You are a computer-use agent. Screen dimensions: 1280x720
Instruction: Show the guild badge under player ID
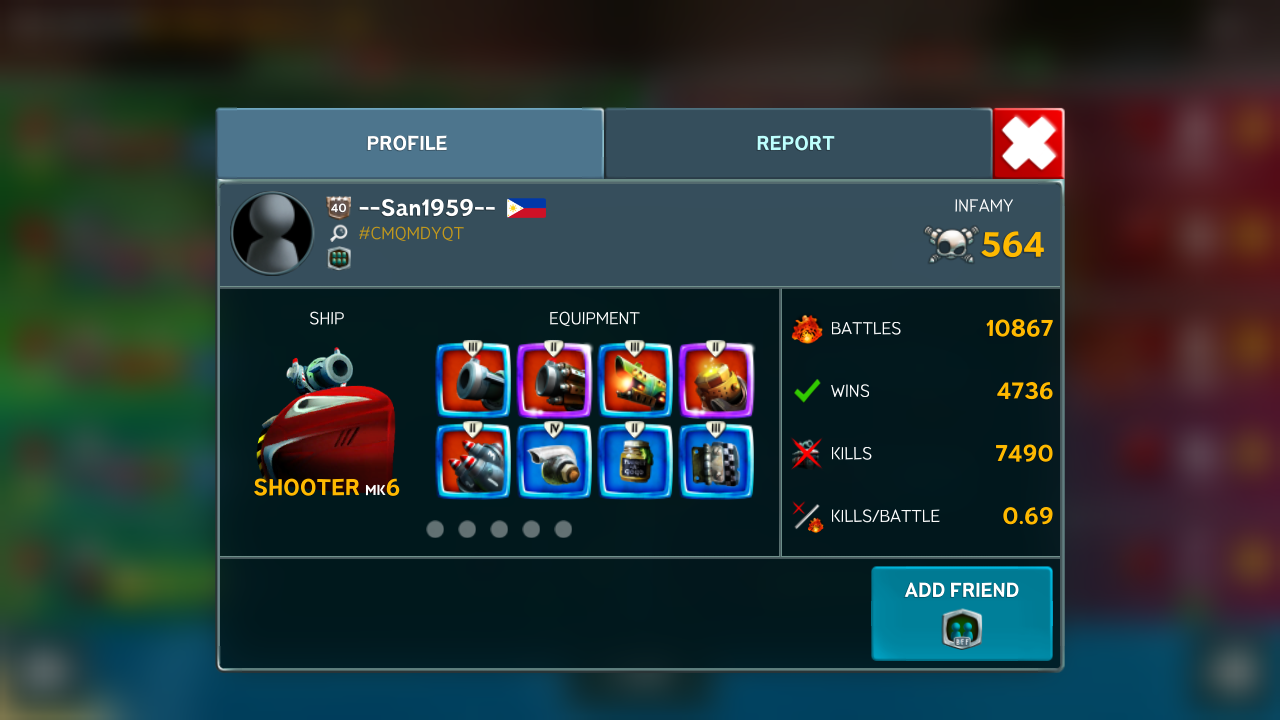(x=339, y=259)
